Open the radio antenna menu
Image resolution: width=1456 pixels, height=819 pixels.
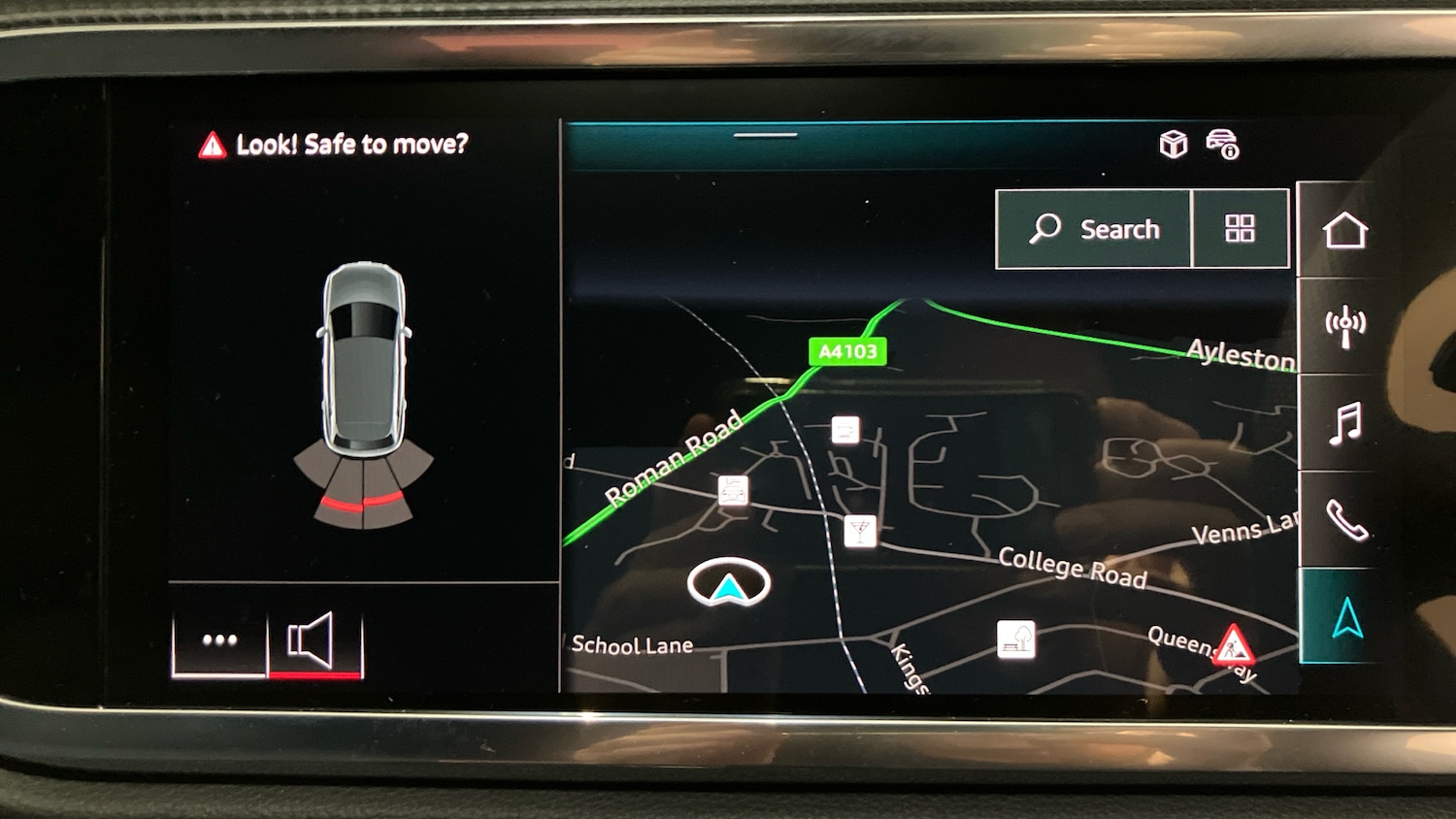pos(1345,326)
